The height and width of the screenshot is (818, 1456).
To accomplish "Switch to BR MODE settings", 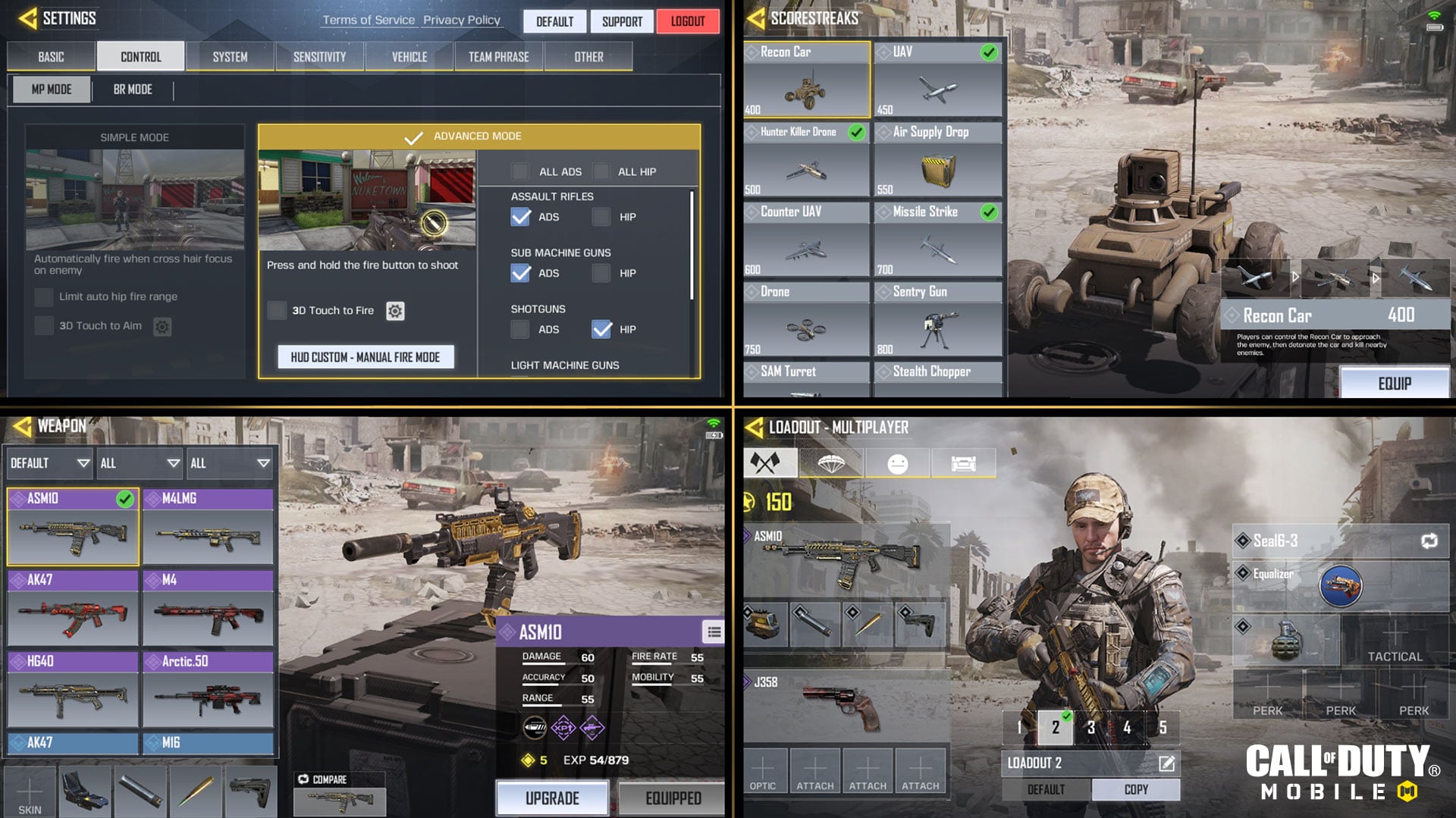I will pyautogui.click(x=133, y=89).
